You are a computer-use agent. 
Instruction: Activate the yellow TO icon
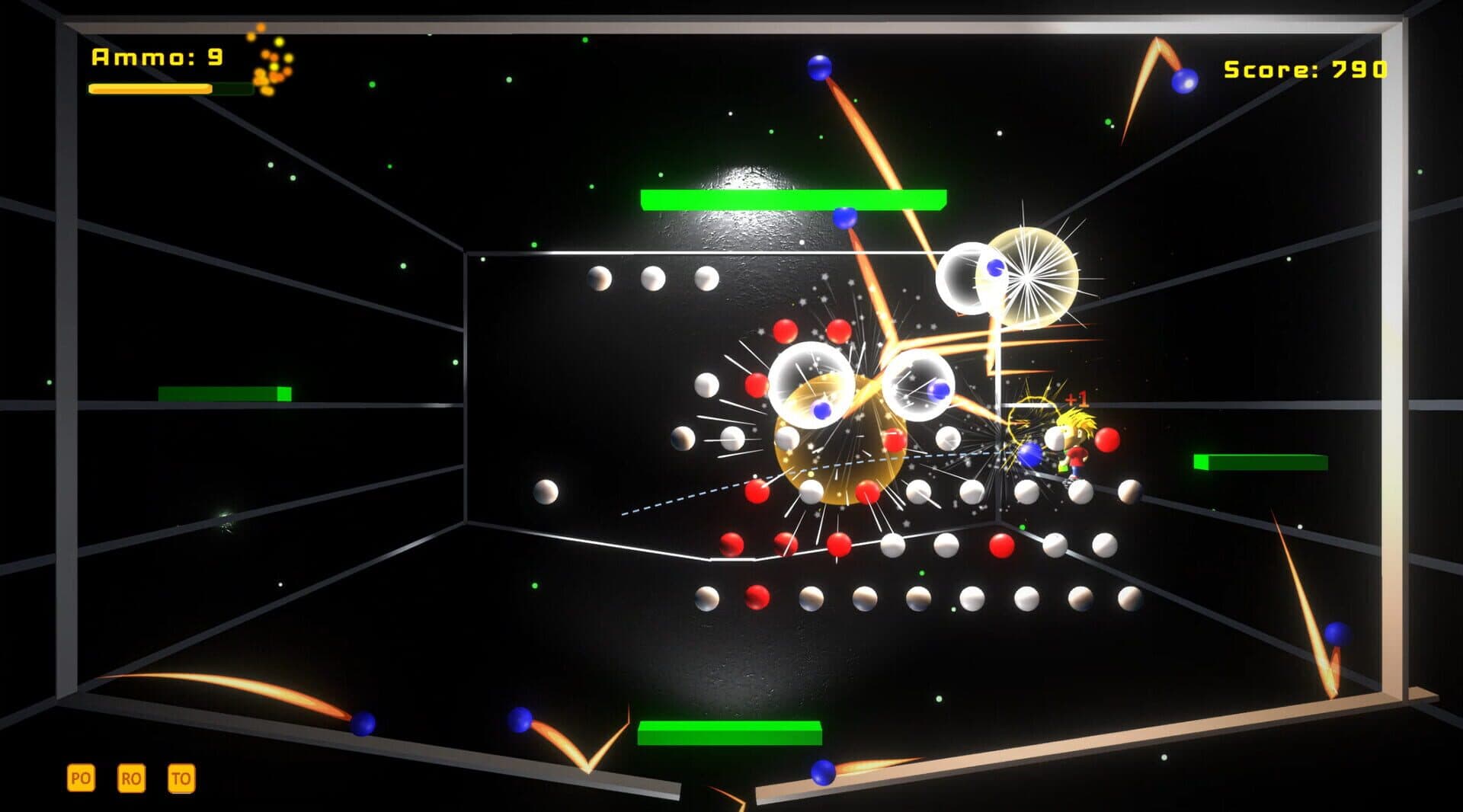click(181, 778)
